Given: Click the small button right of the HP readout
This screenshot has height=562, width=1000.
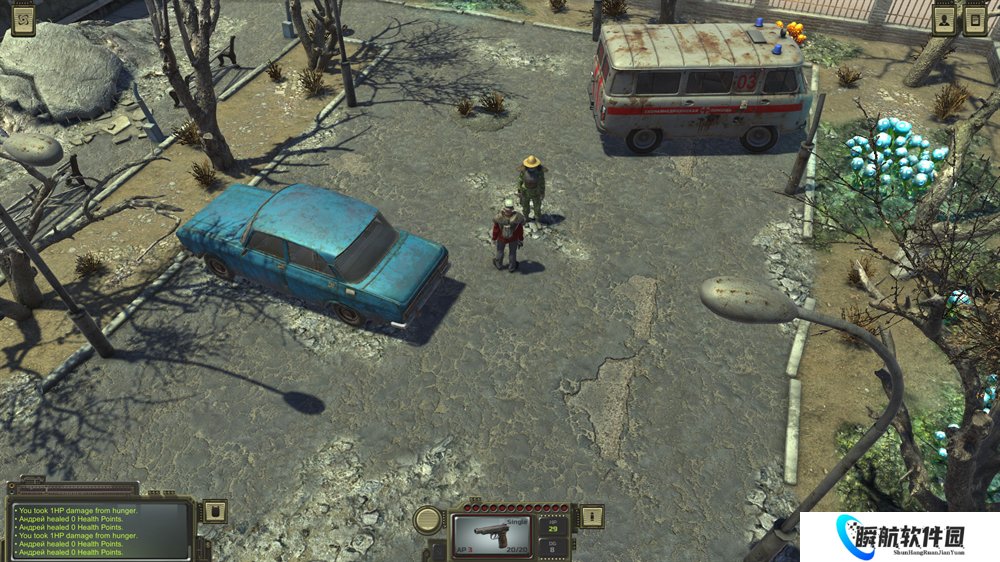Looking at the screenshot, I should [x=592, y=516].
